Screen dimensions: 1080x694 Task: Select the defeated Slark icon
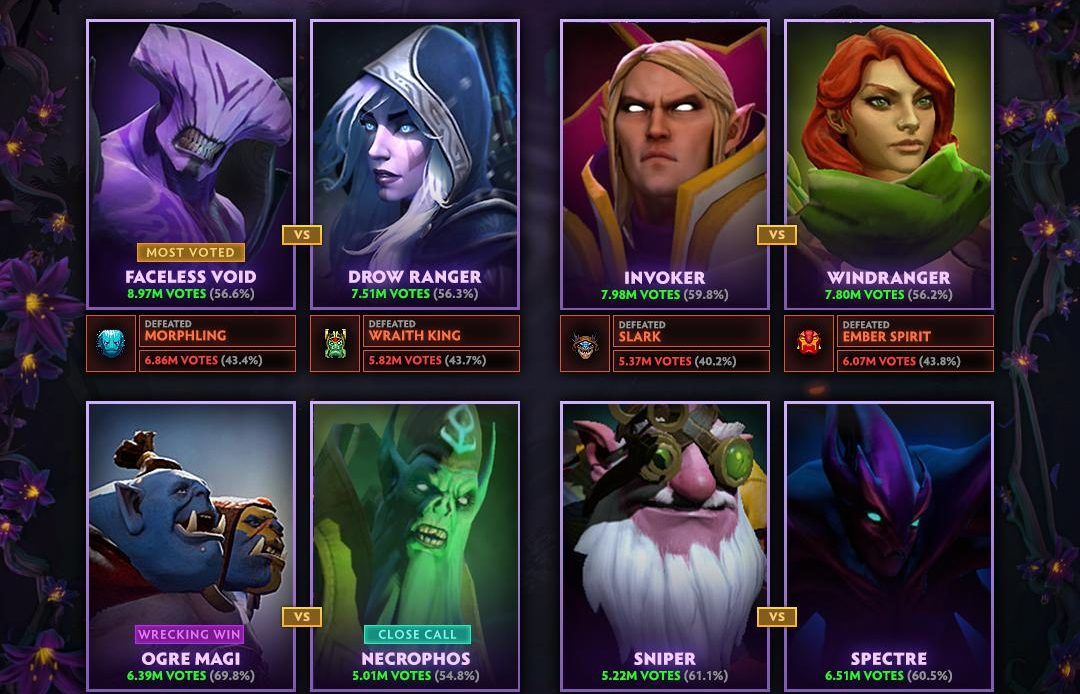pos(585,344)
